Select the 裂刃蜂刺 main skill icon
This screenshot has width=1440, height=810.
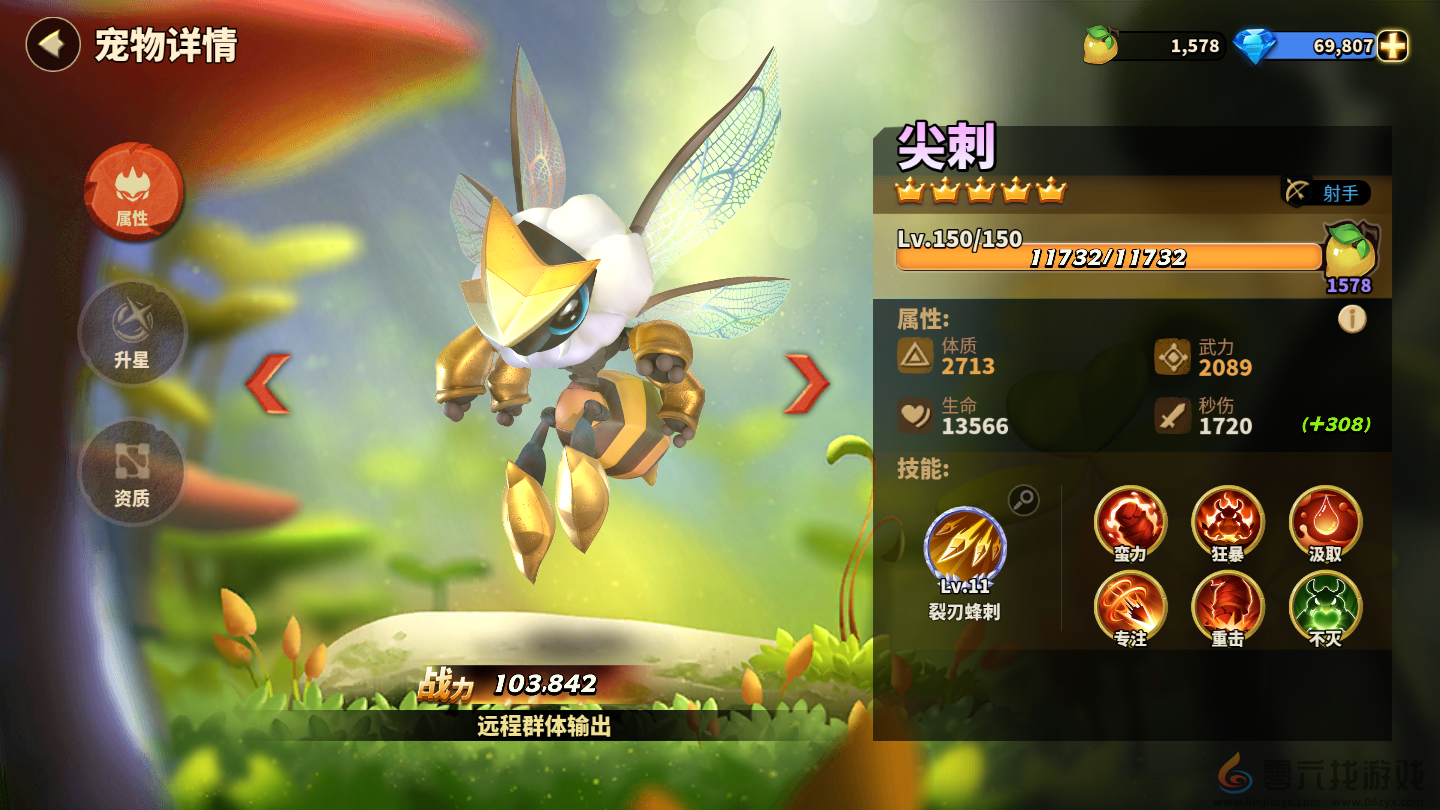point(965,548)
